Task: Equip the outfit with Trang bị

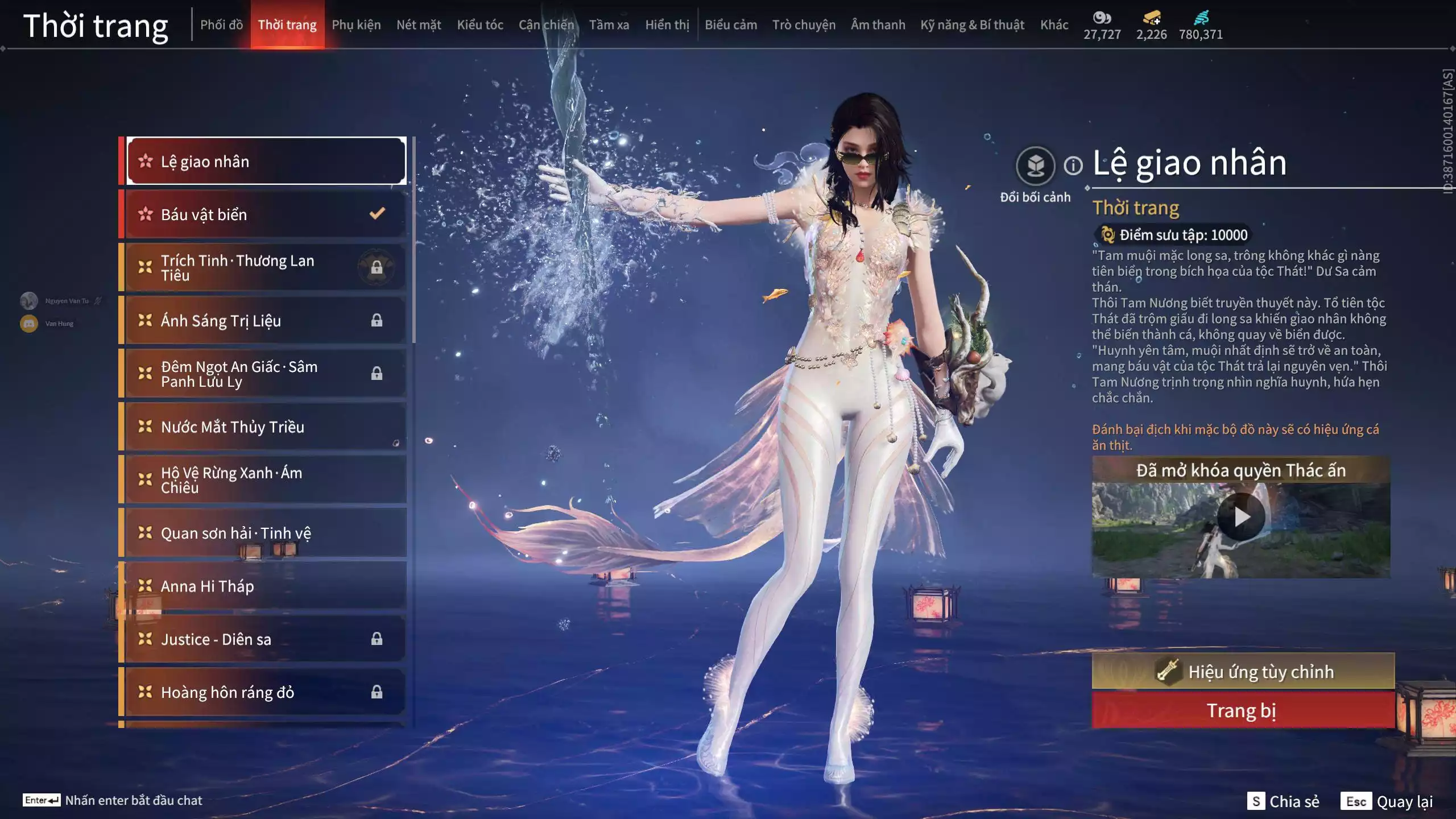Action: pyautogui.click(x=1243, y=711)
